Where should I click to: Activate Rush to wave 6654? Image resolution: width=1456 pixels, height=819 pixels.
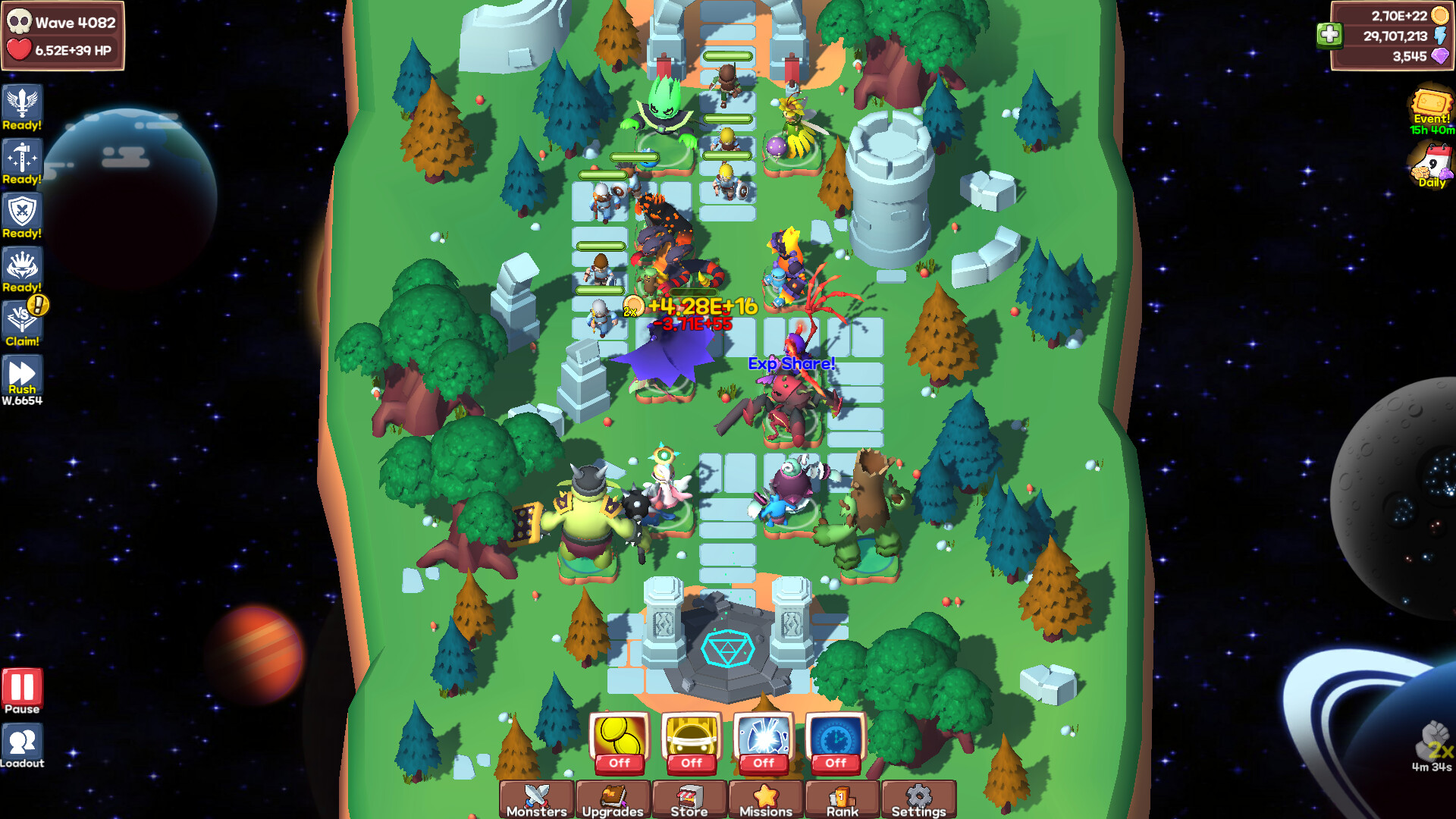click(23, 375)
